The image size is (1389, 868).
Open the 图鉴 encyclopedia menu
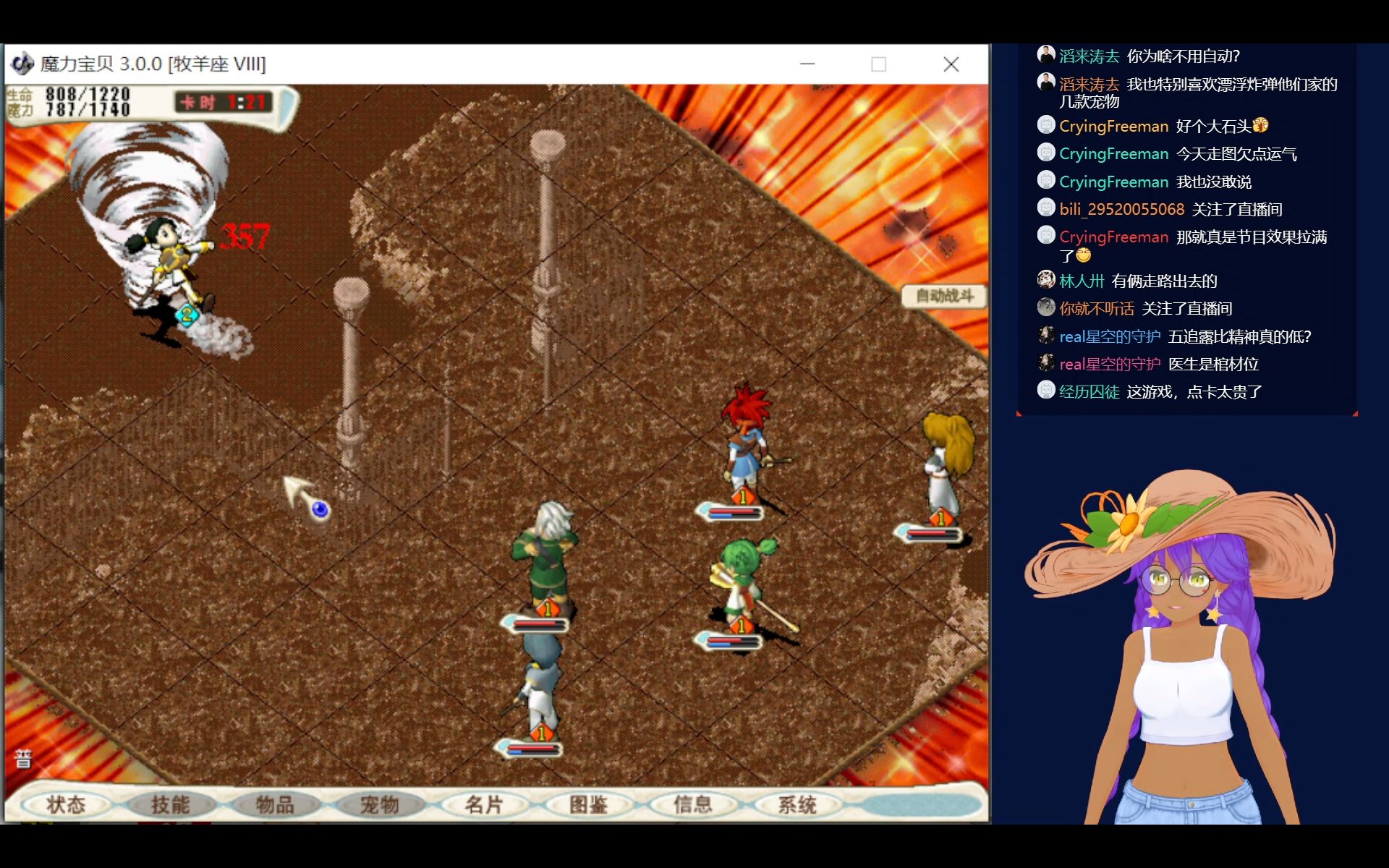tap(589, 804)
